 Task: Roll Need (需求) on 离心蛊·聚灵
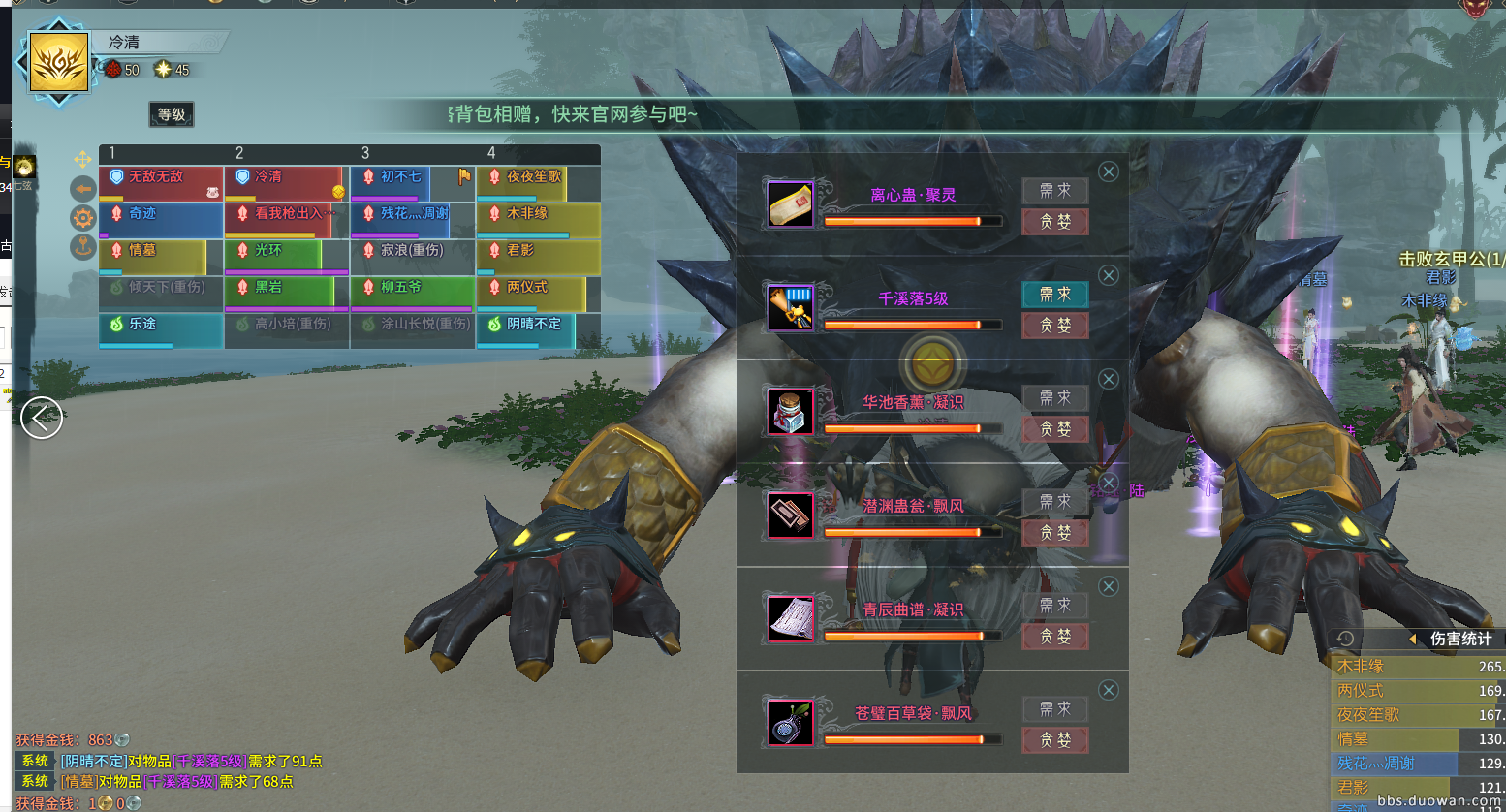pyautogui.click(x=1054, y=191)
